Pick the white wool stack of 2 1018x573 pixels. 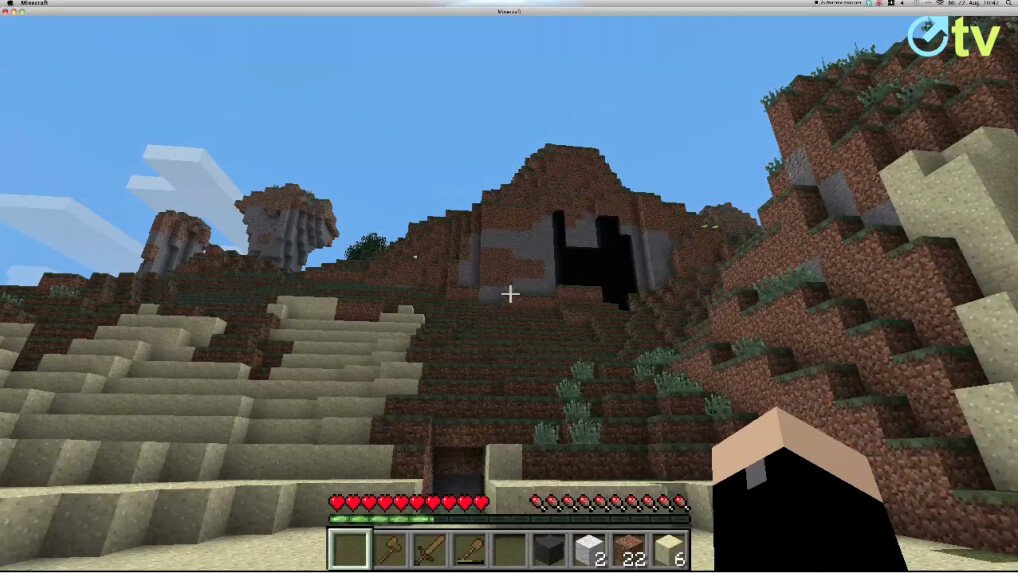click(589, 549)
